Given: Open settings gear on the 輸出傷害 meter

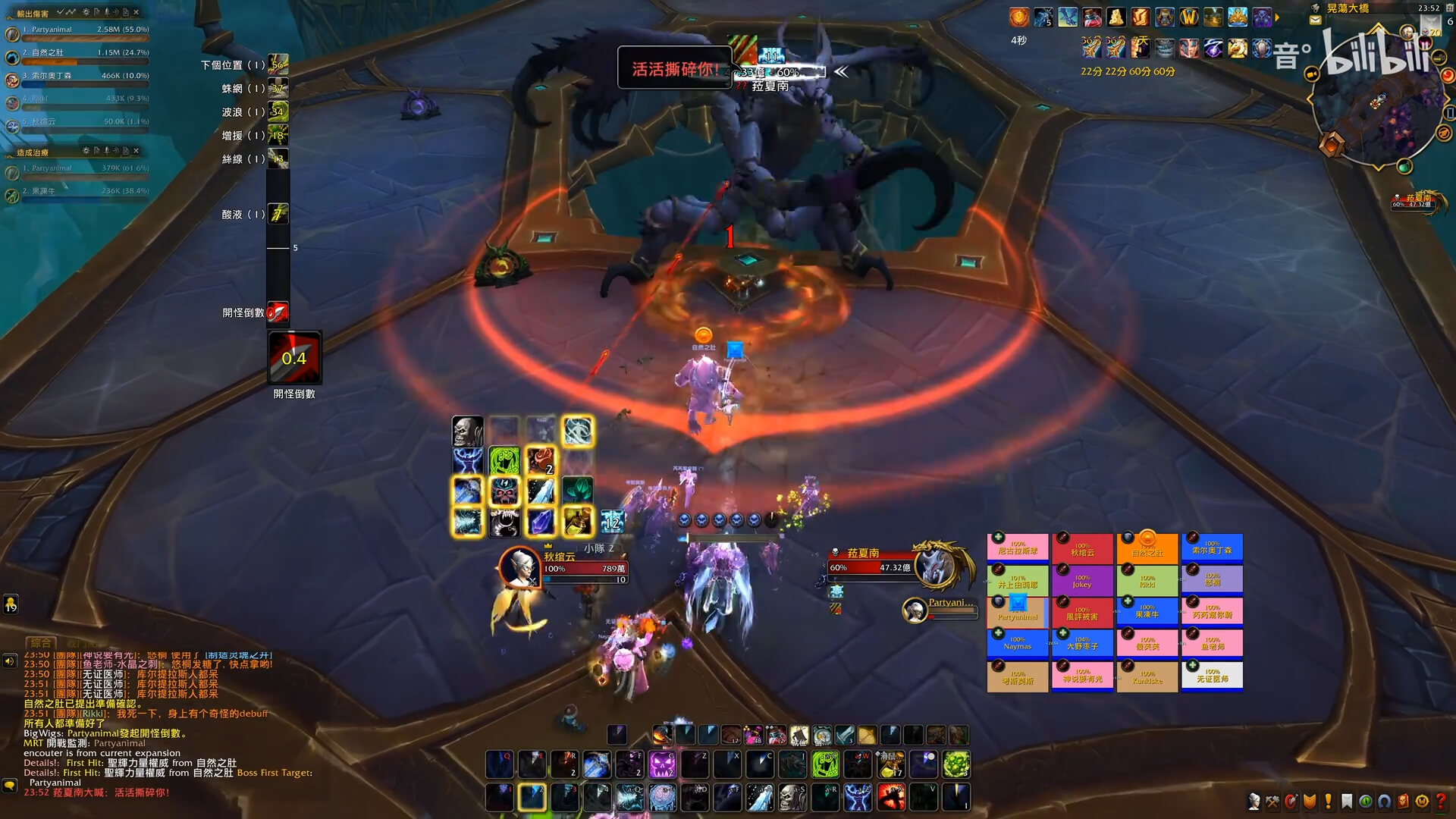Looking at the screenshot, I should pos(86,12).
